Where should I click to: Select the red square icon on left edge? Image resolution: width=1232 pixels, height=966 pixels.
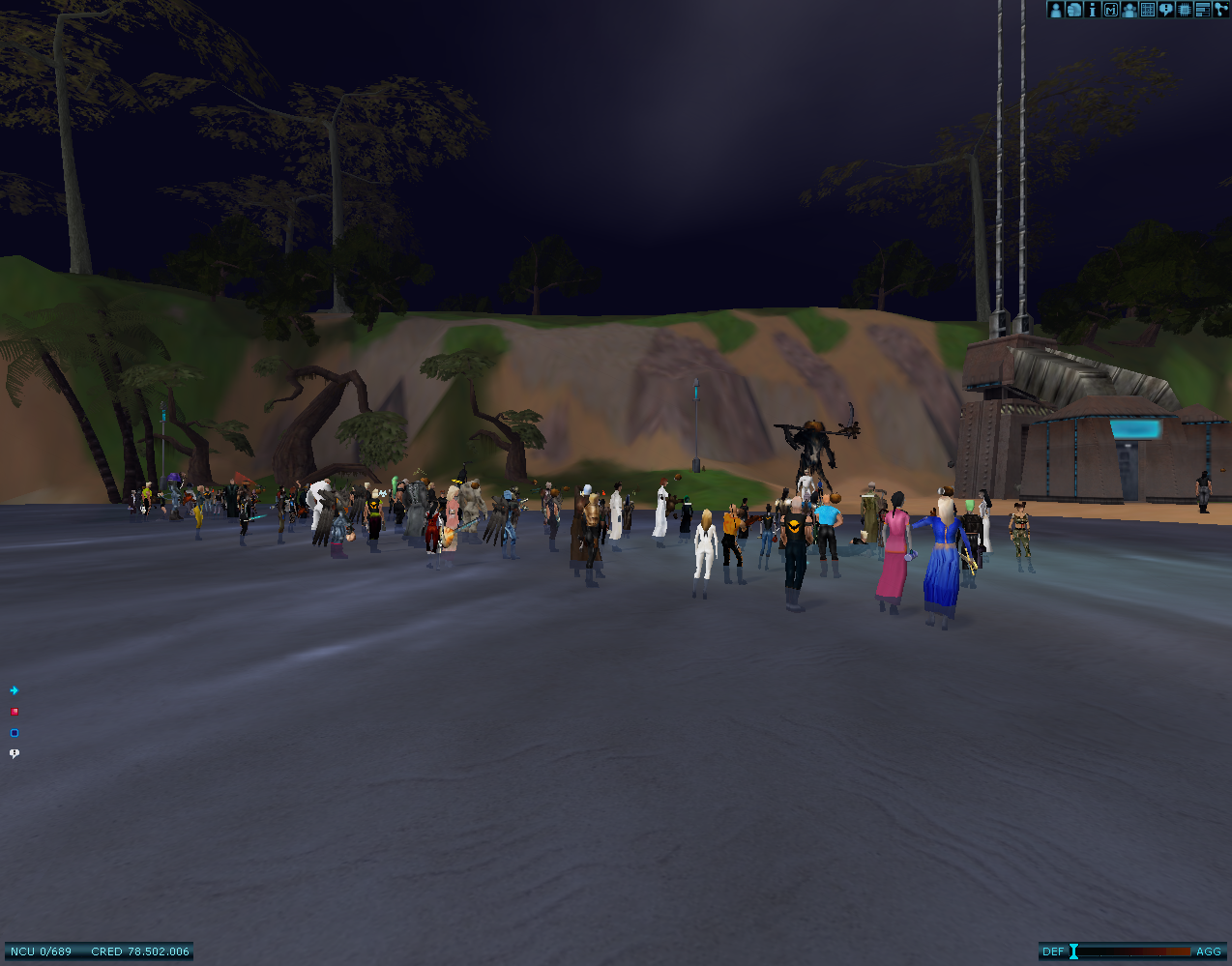pyautogui.click(x=14, y=712)
